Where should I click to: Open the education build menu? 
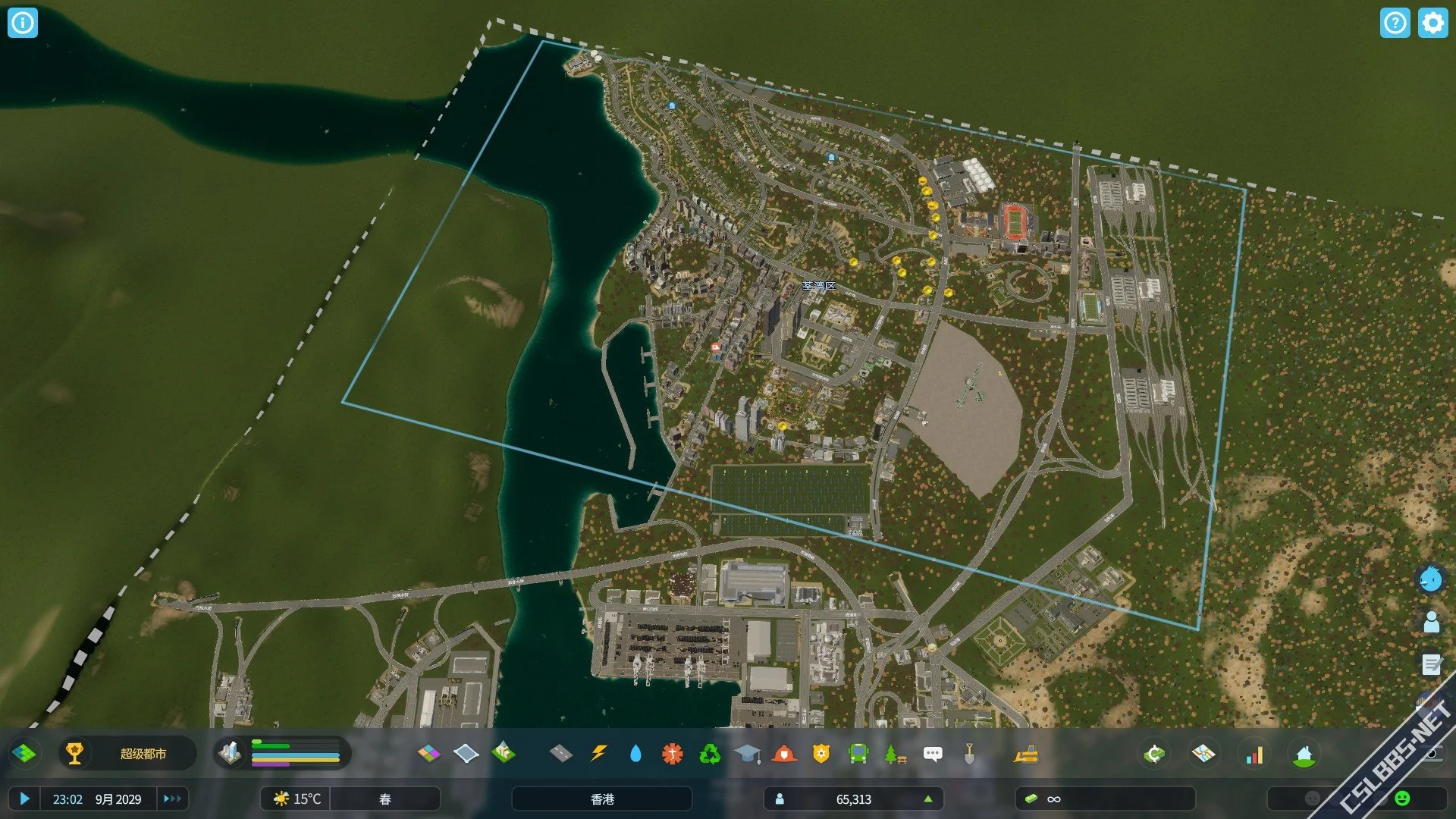(747, 753)
